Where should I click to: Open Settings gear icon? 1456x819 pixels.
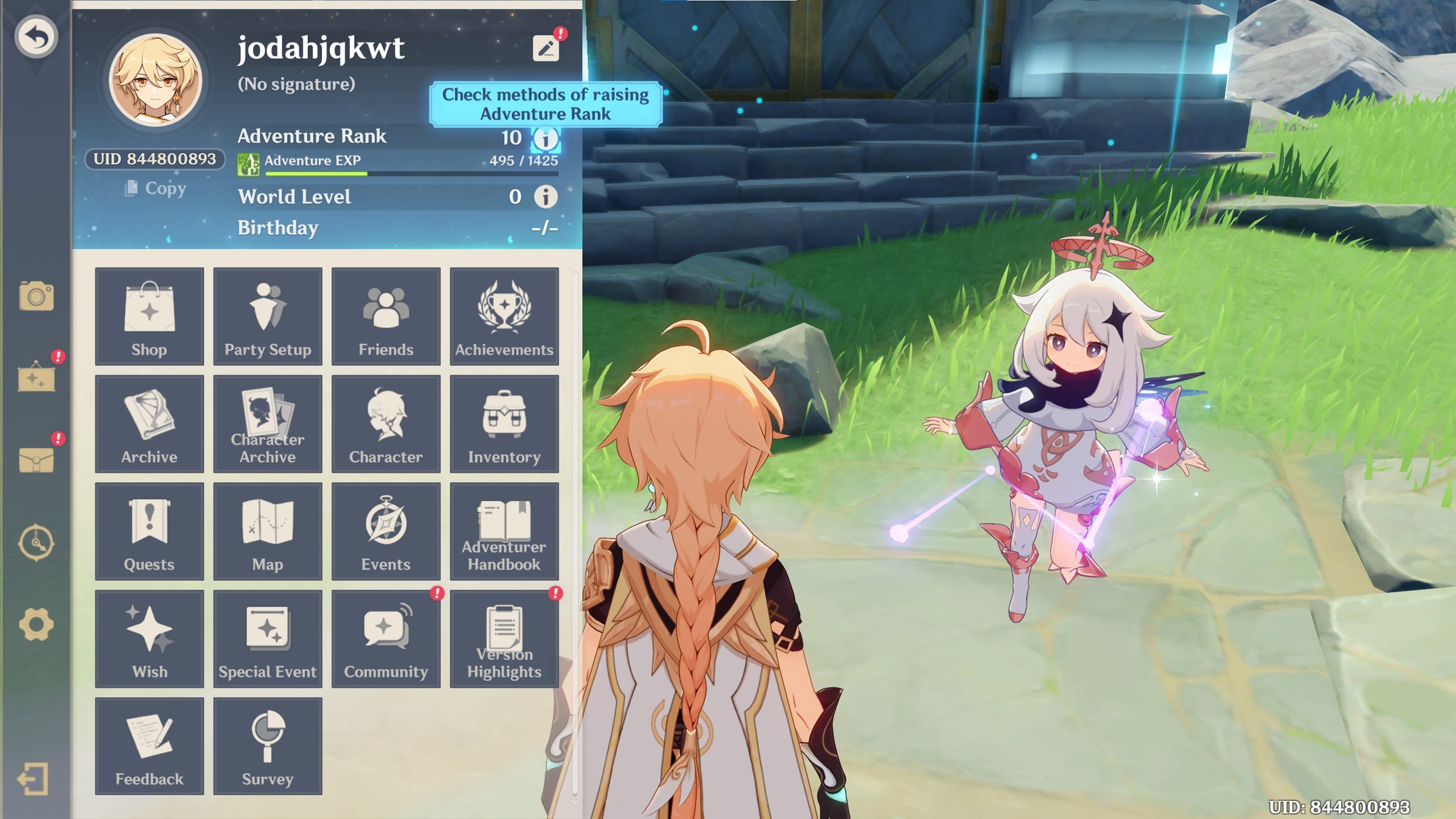click(x=36, y=625)
